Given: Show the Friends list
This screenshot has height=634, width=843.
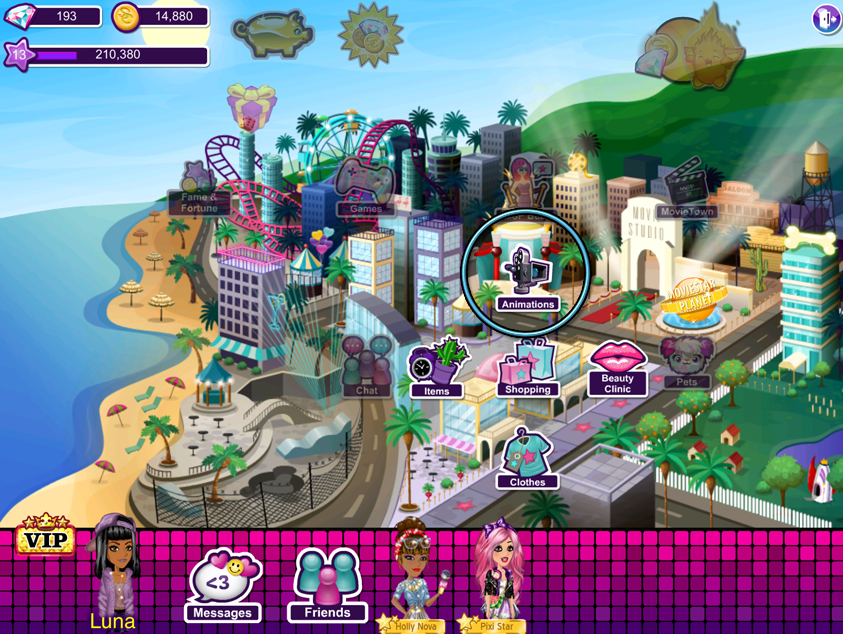Looking at the screenshot, I should [x=327, y=586].
